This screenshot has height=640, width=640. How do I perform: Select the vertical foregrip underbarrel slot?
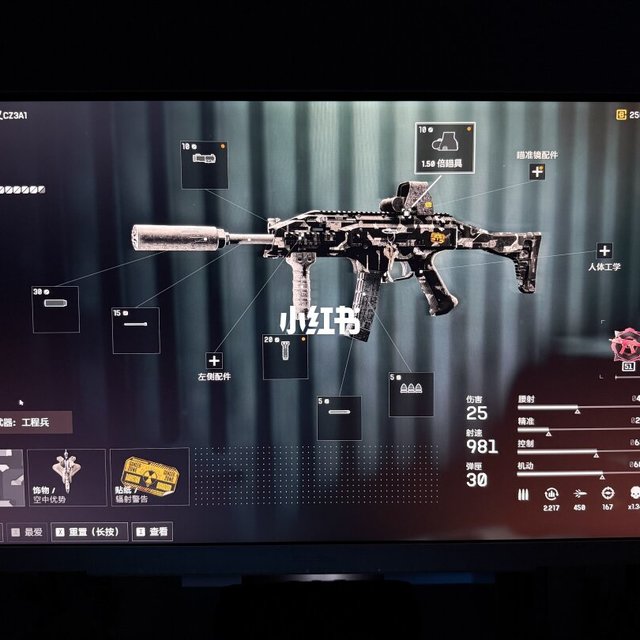pyautogui.click(x=285, y=357)
